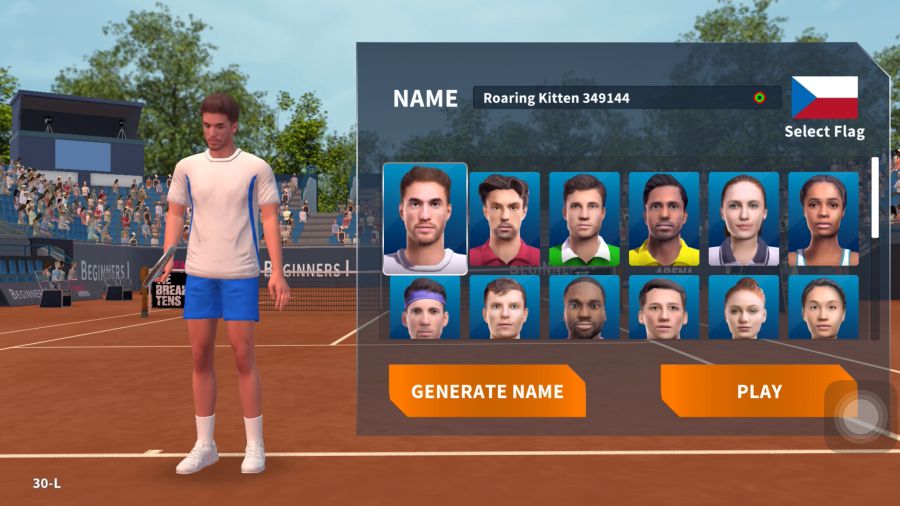Viewport: 900px width, 506px height.
Task: Choose the avatar wearing the green and white shirt
Action: [584, 220]
